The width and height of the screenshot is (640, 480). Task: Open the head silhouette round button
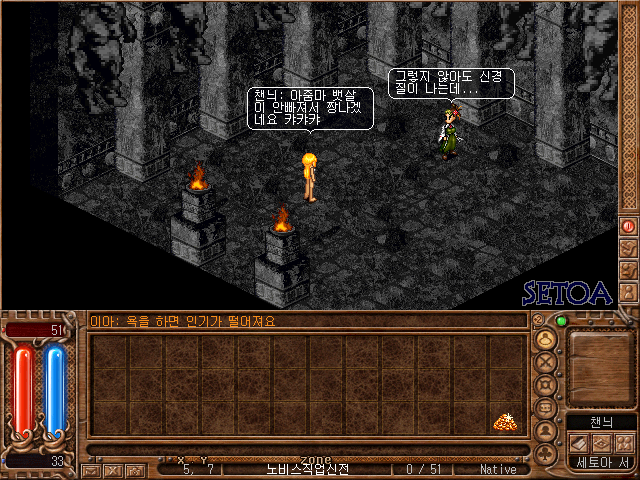click(x=546, y=431)
